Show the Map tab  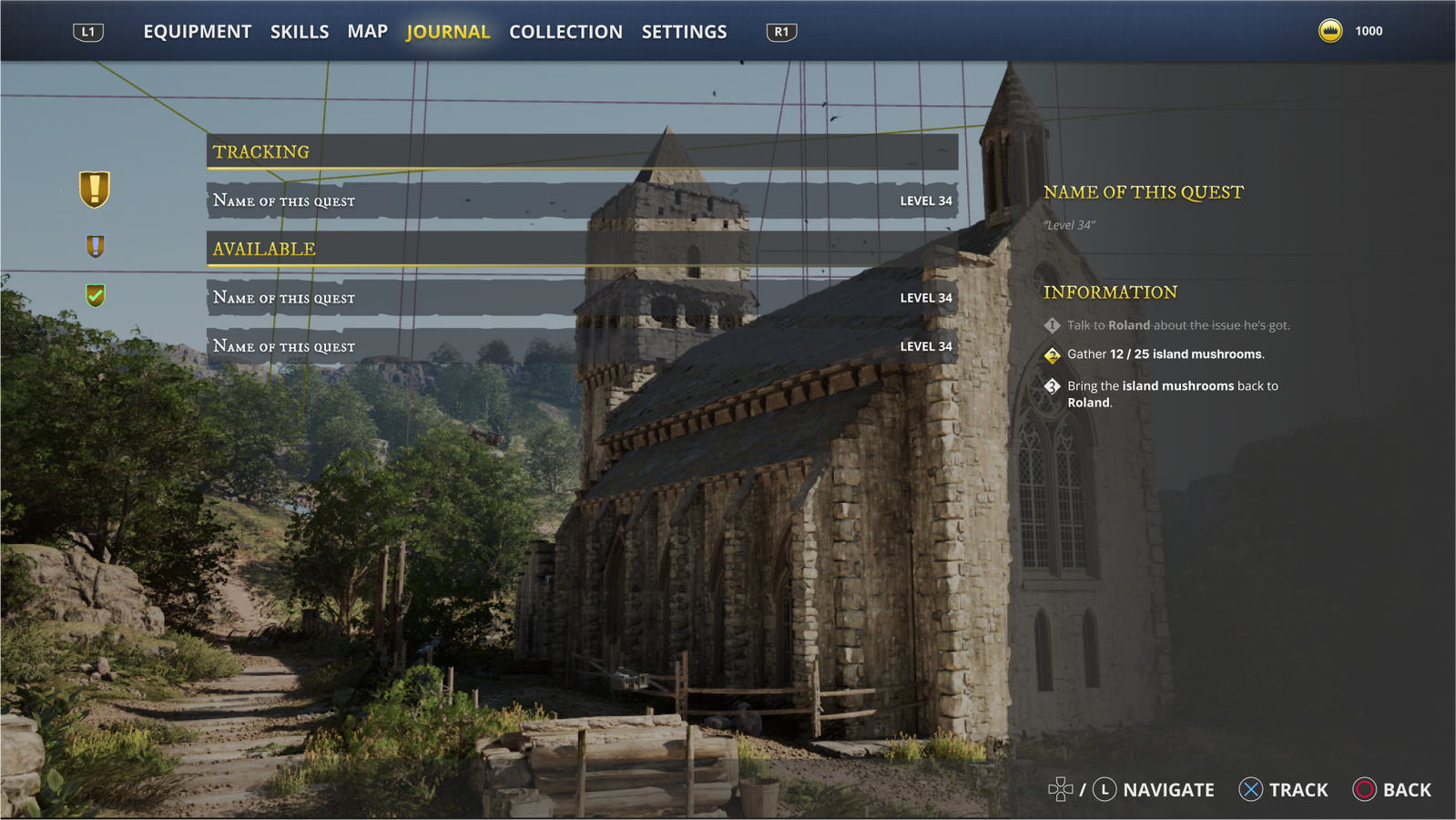coord(367,32)
